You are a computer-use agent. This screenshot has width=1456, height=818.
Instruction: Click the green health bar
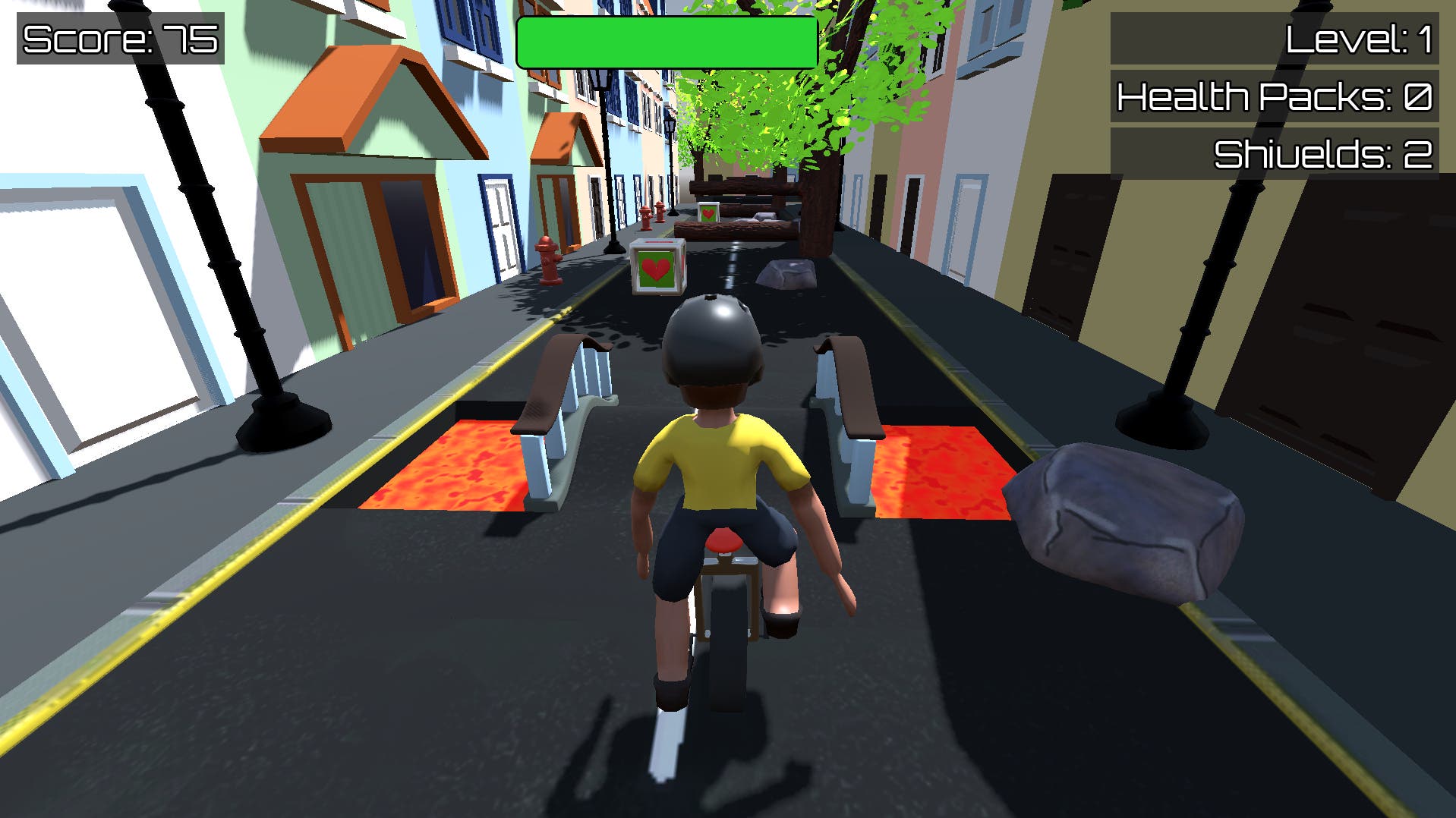click(x=667, y=40)
